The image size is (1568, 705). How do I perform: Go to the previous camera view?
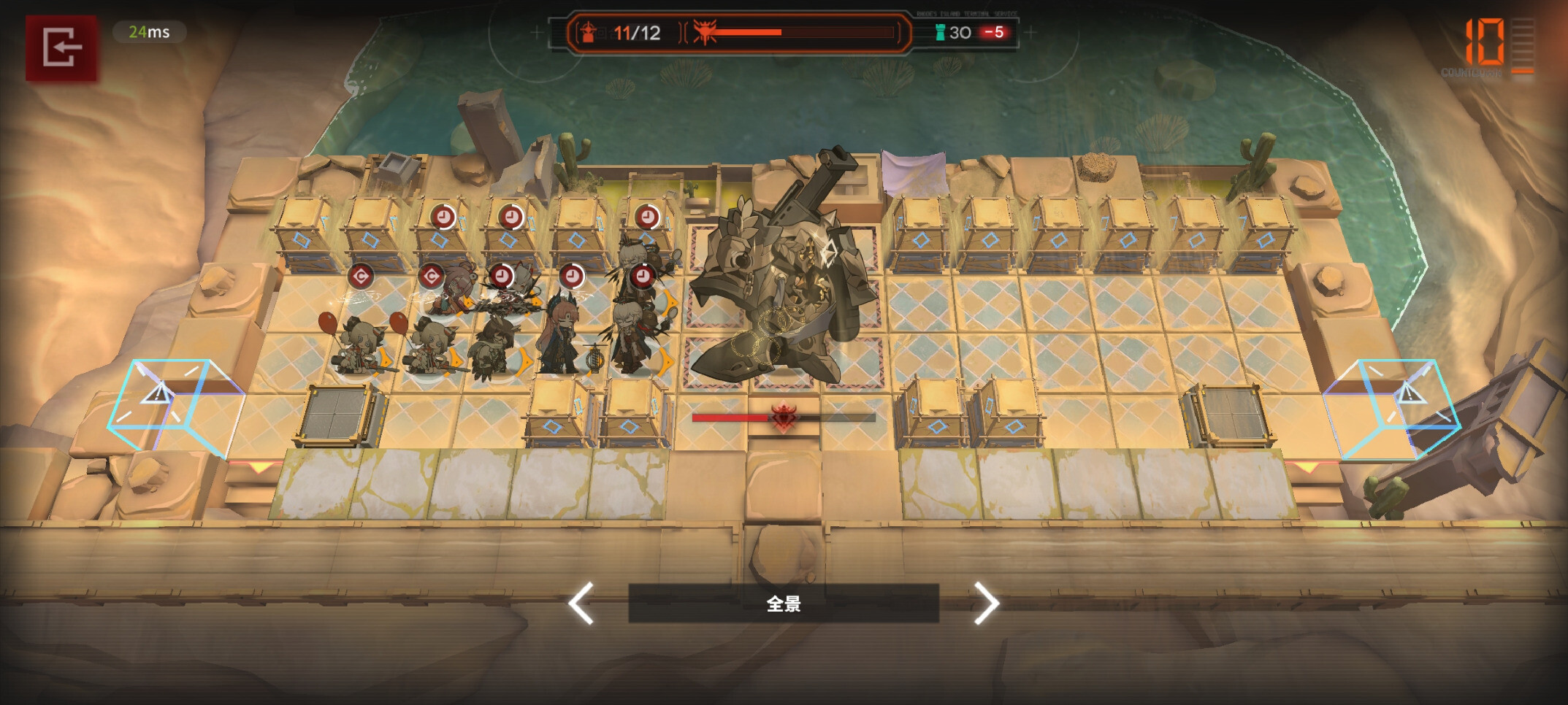[x=582, y=603]
